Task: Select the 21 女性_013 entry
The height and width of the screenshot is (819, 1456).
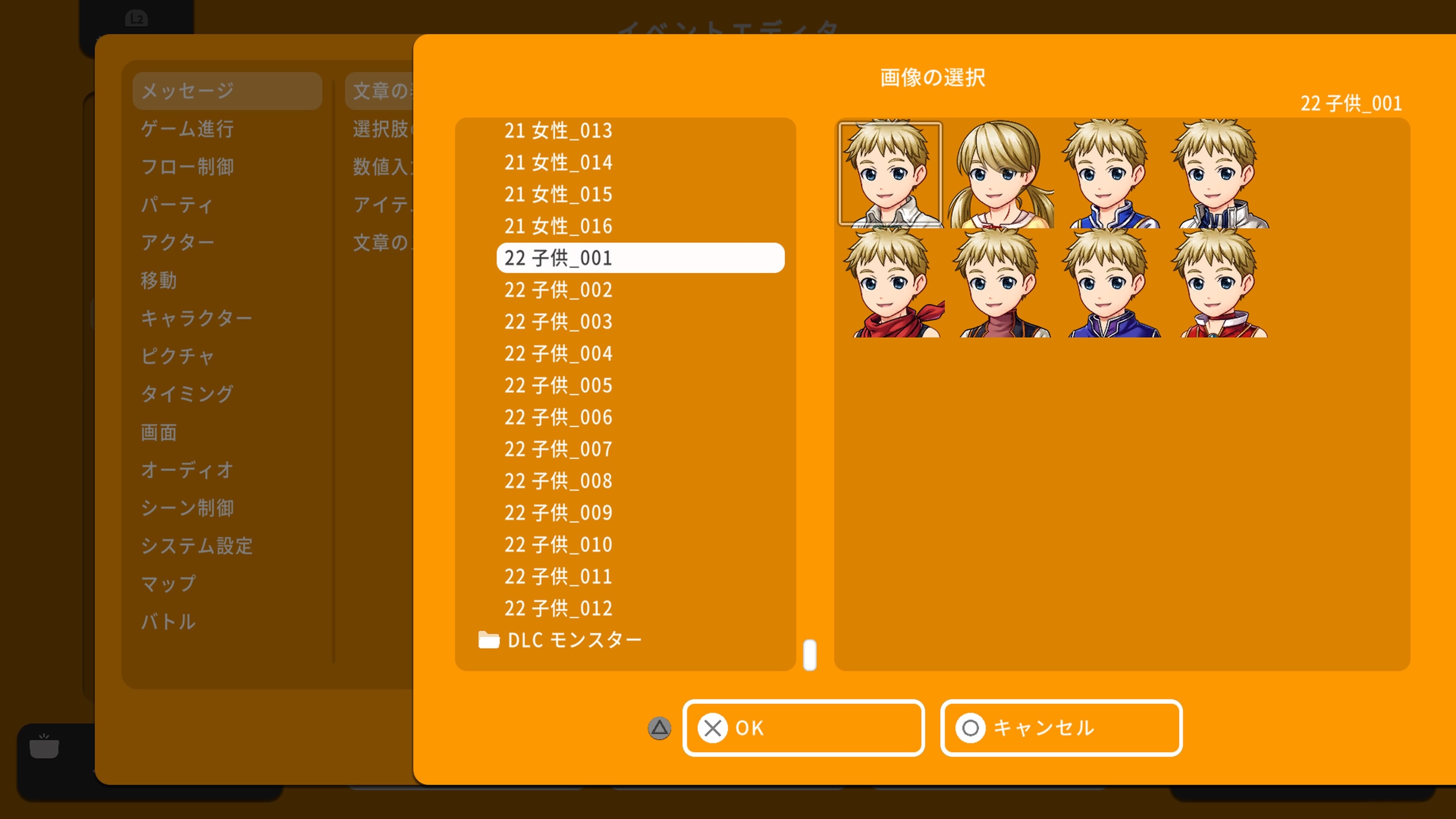Action: point(558,130)
